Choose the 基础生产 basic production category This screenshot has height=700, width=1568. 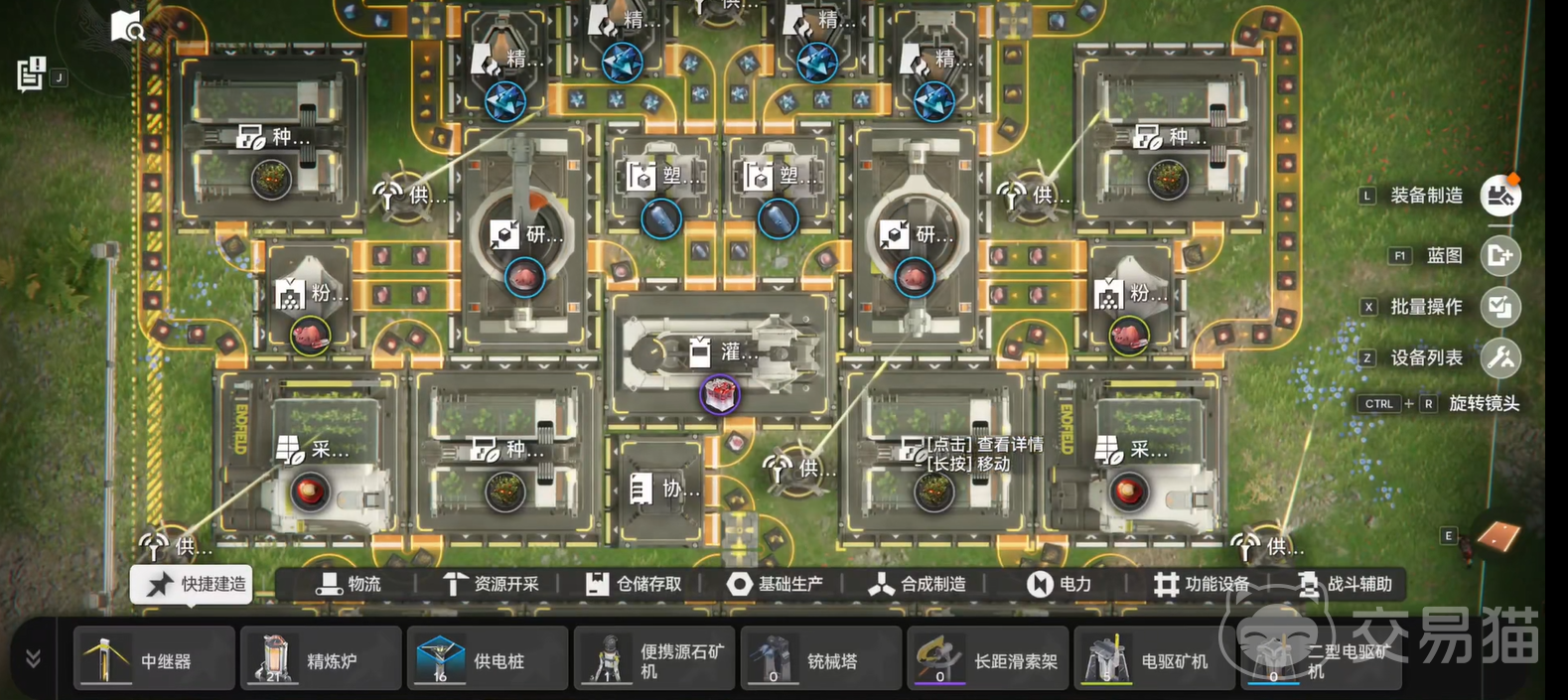point(776,584)
